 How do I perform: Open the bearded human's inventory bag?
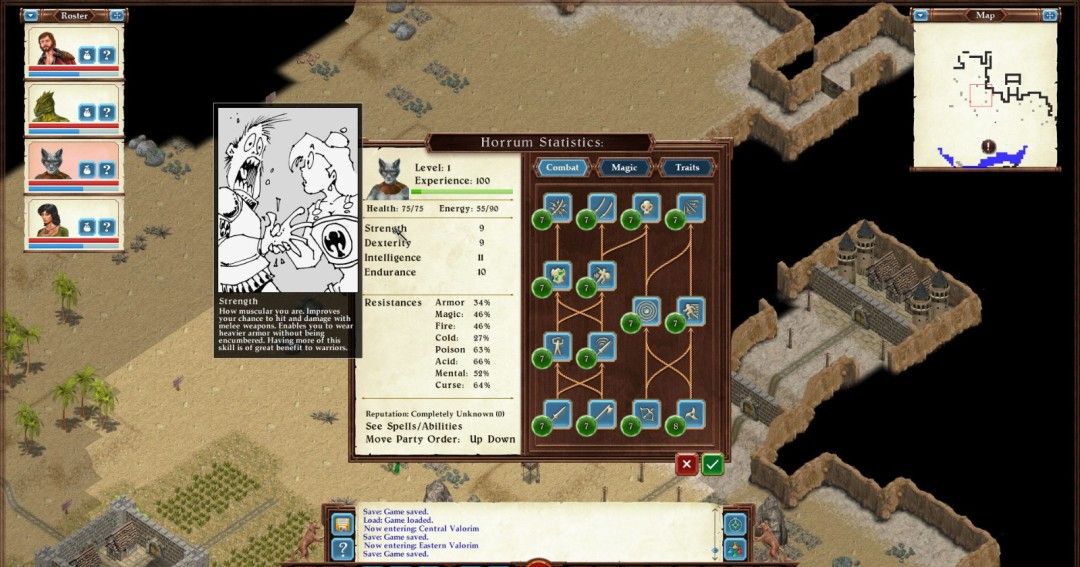click(x=87, y=55)
